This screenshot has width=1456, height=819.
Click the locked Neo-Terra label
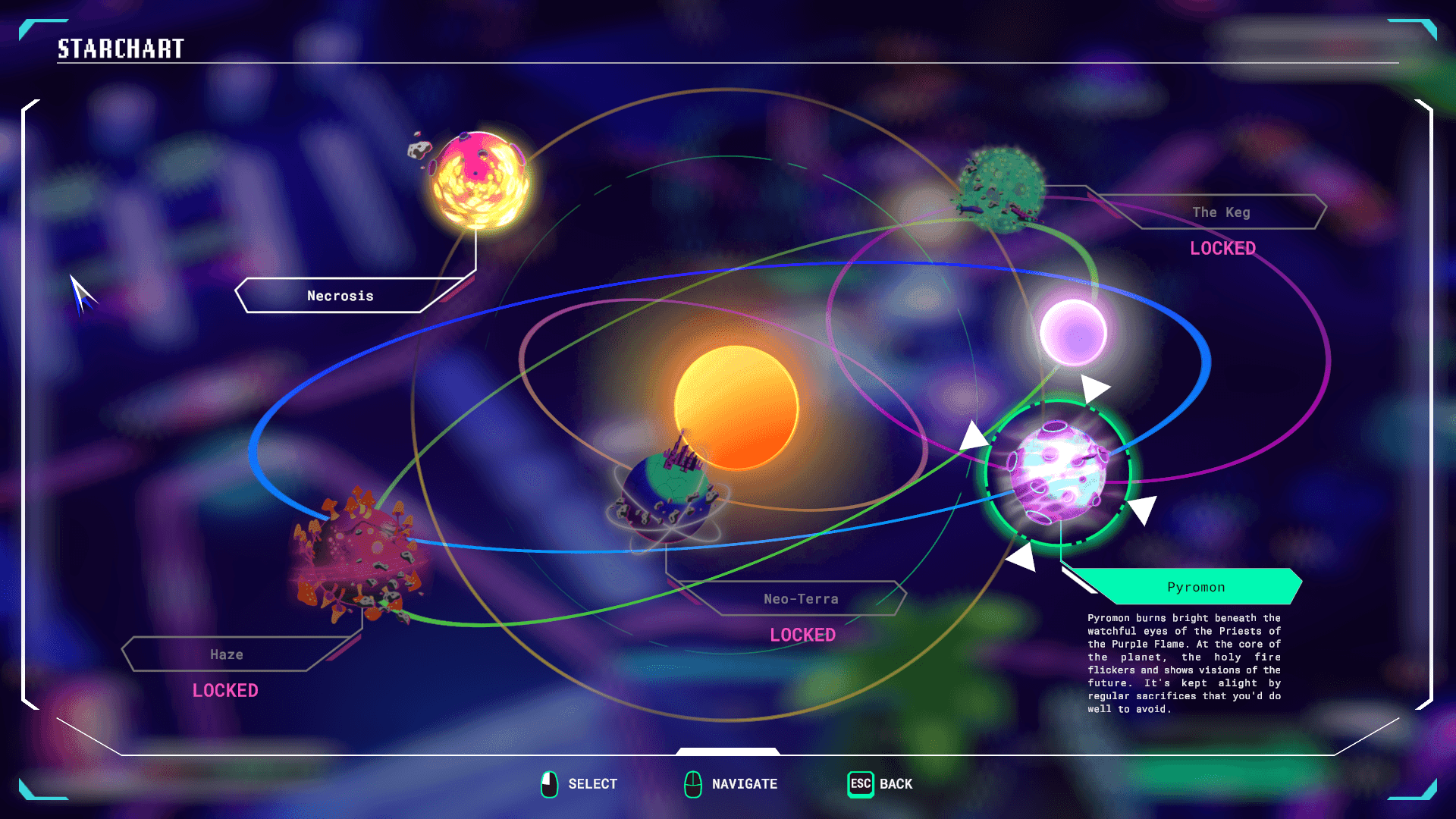801,599
